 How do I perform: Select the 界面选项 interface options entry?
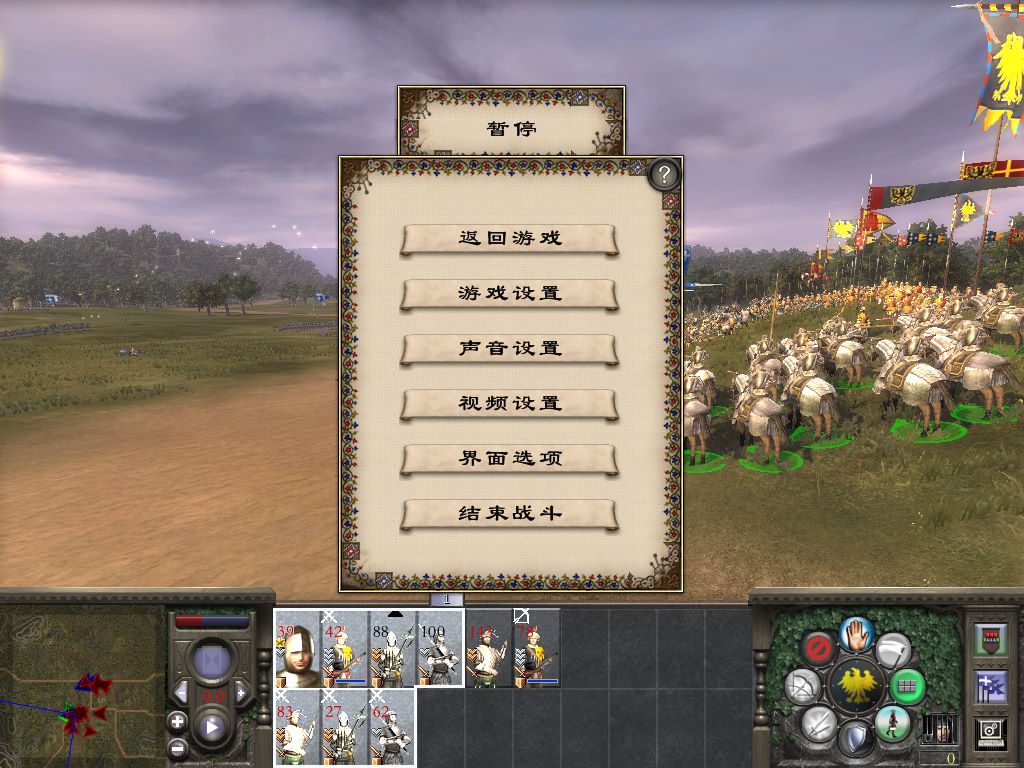509,459
